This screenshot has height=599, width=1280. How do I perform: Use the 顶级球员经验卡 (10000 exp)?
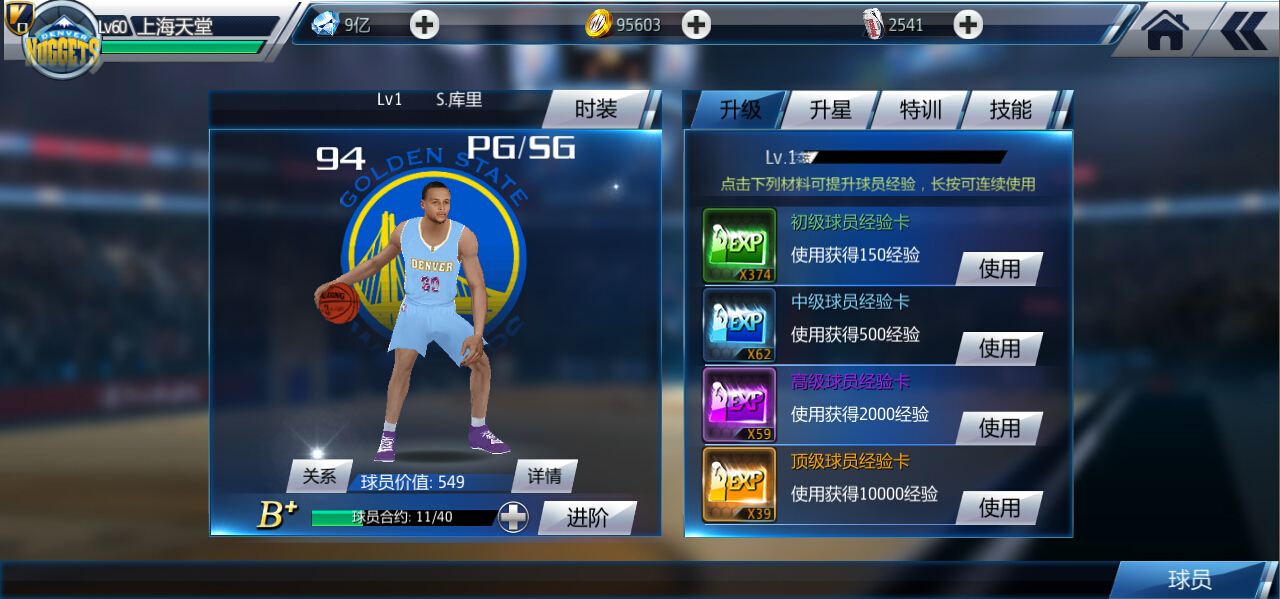(999, 508)
